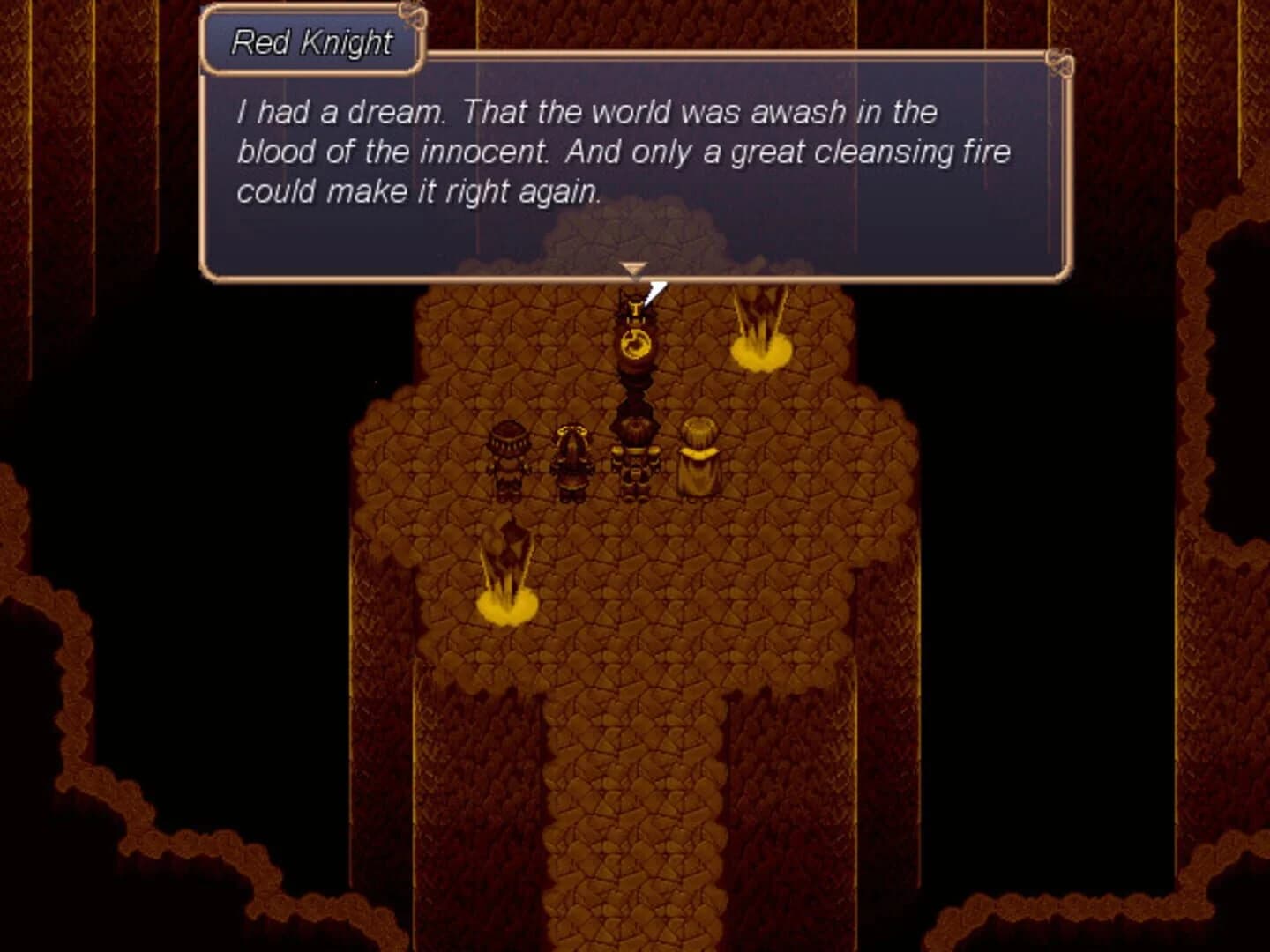Select the helmeted warrior beside the knight
Screen dimensions: 1270x952
click(571, 458)
